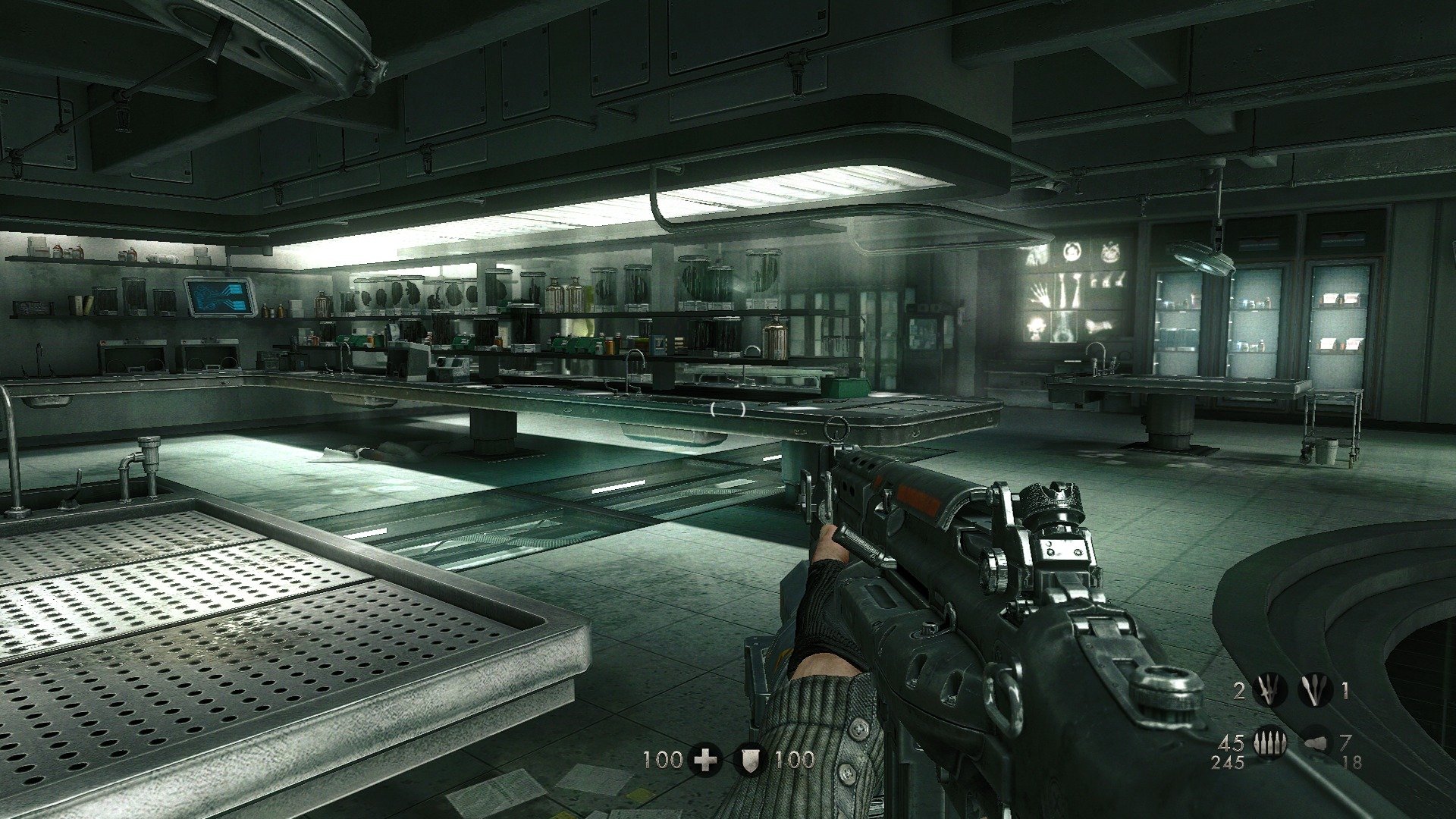Click the health cross icon in HUD

tap(706, 757)
